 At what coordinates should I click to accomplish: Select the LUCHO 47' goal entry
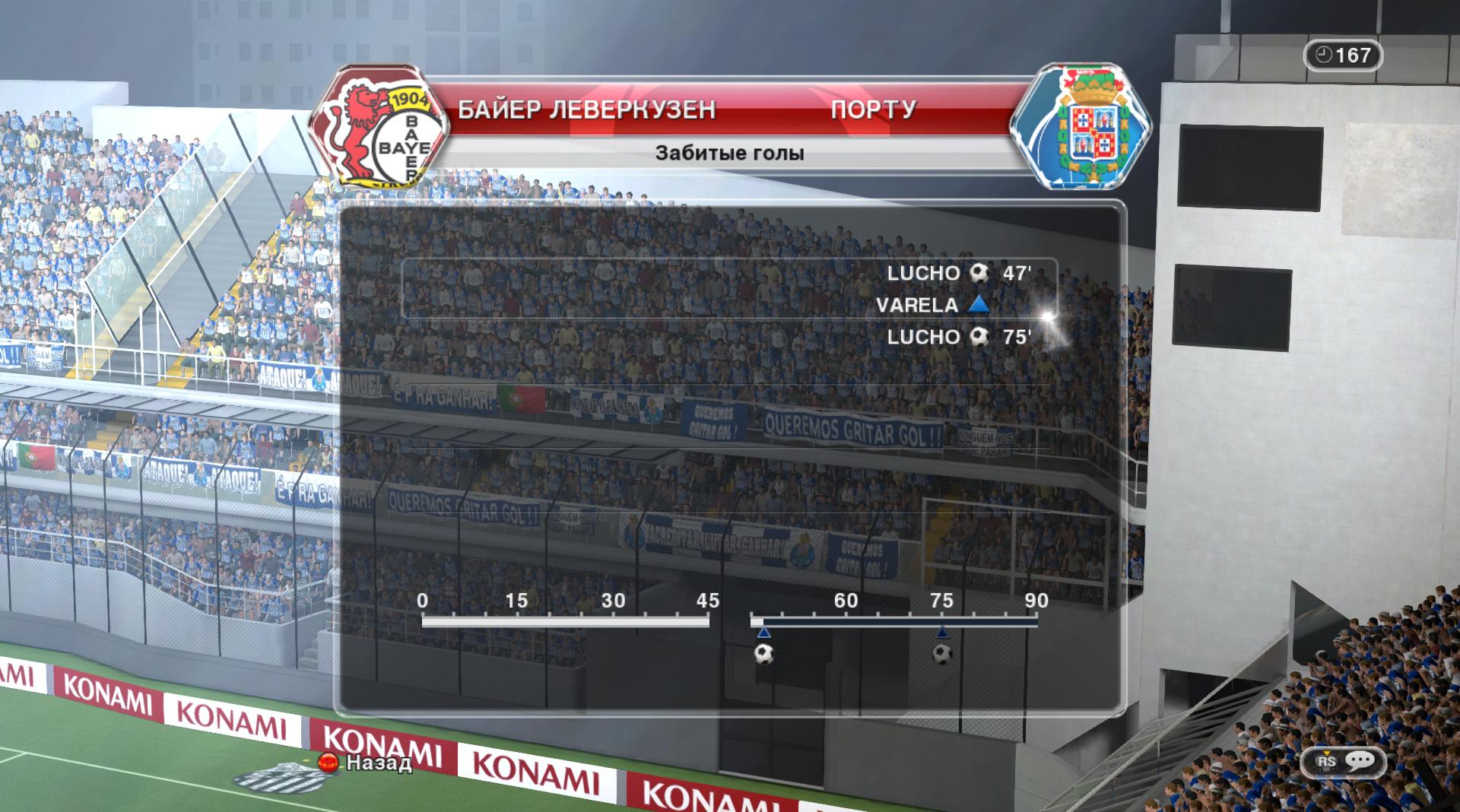click(958, 274)
